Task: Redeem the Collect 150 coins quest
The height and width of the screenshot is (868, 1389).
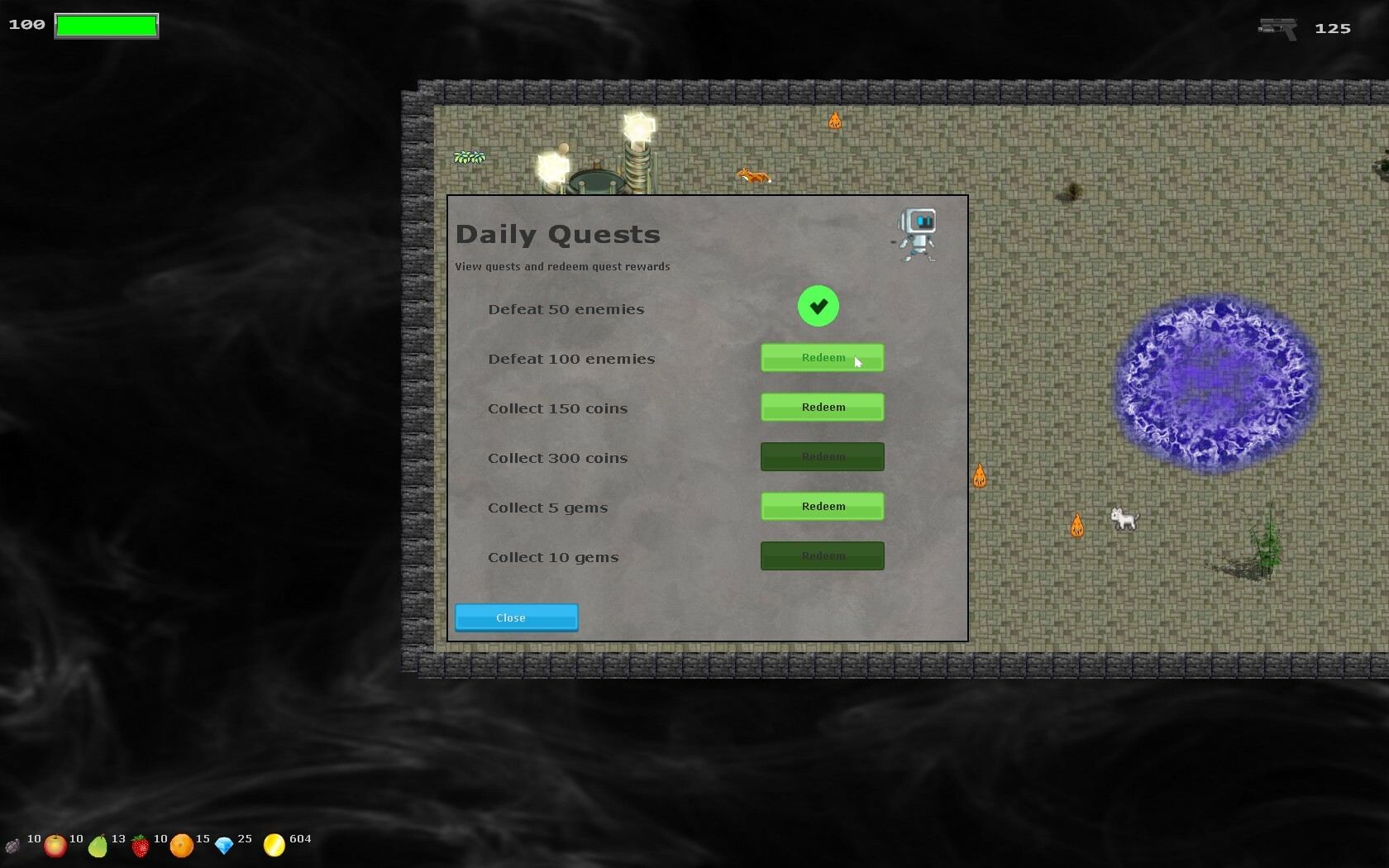Action: pos(822,407)
